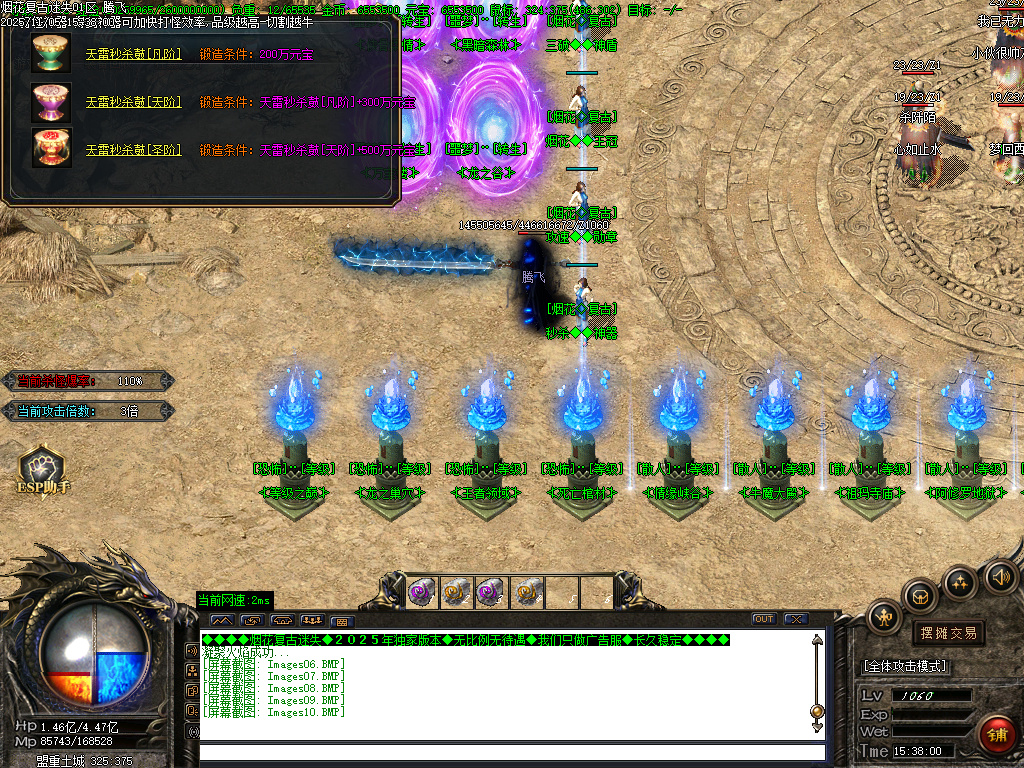Select the 天雷秒杀鼓[凡阶] forge link
Viewport: 1024px width, 768px height.
pyautogui.click(x=133, y=54)
